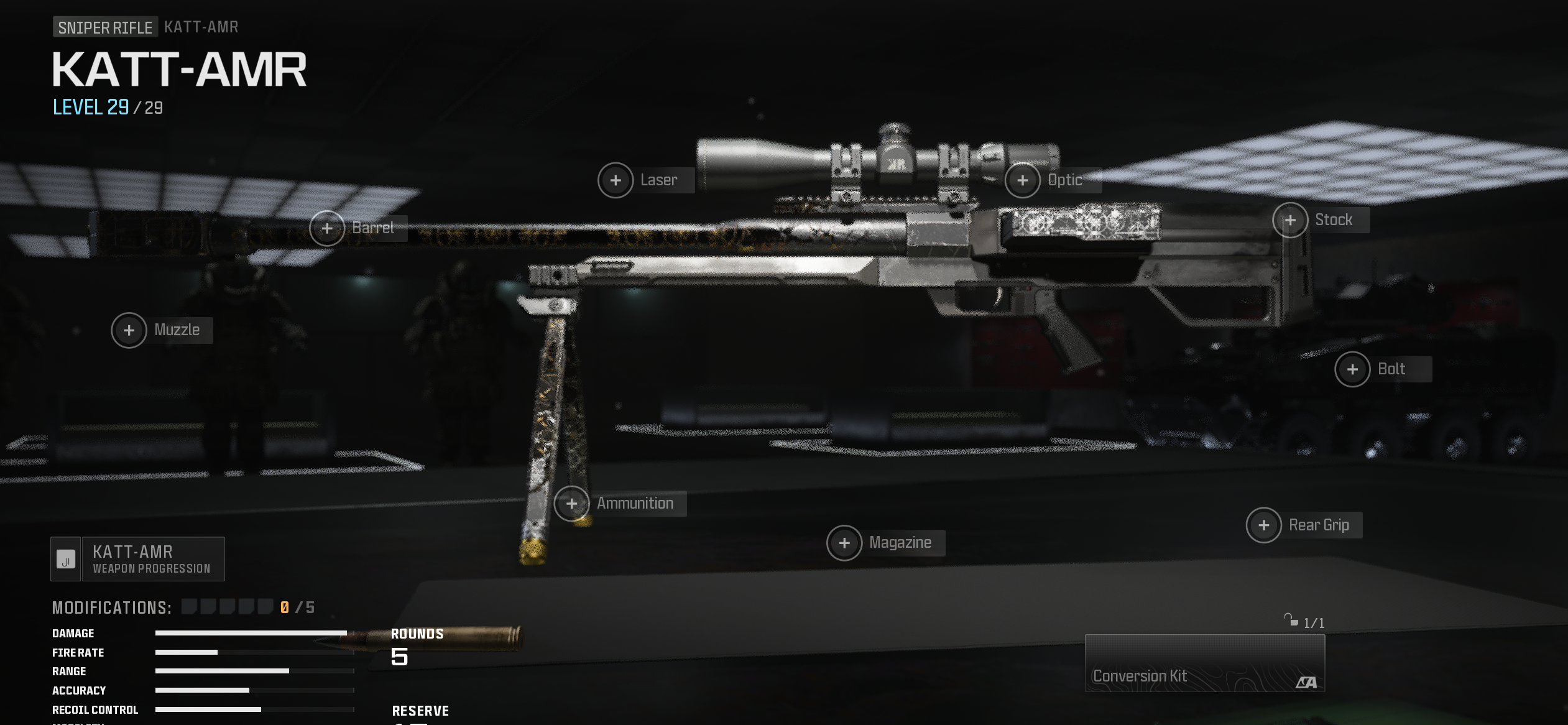Add an Ammunition attachment
The width and height of the screenshot is (1568, 725).
(x=571, y=504)
